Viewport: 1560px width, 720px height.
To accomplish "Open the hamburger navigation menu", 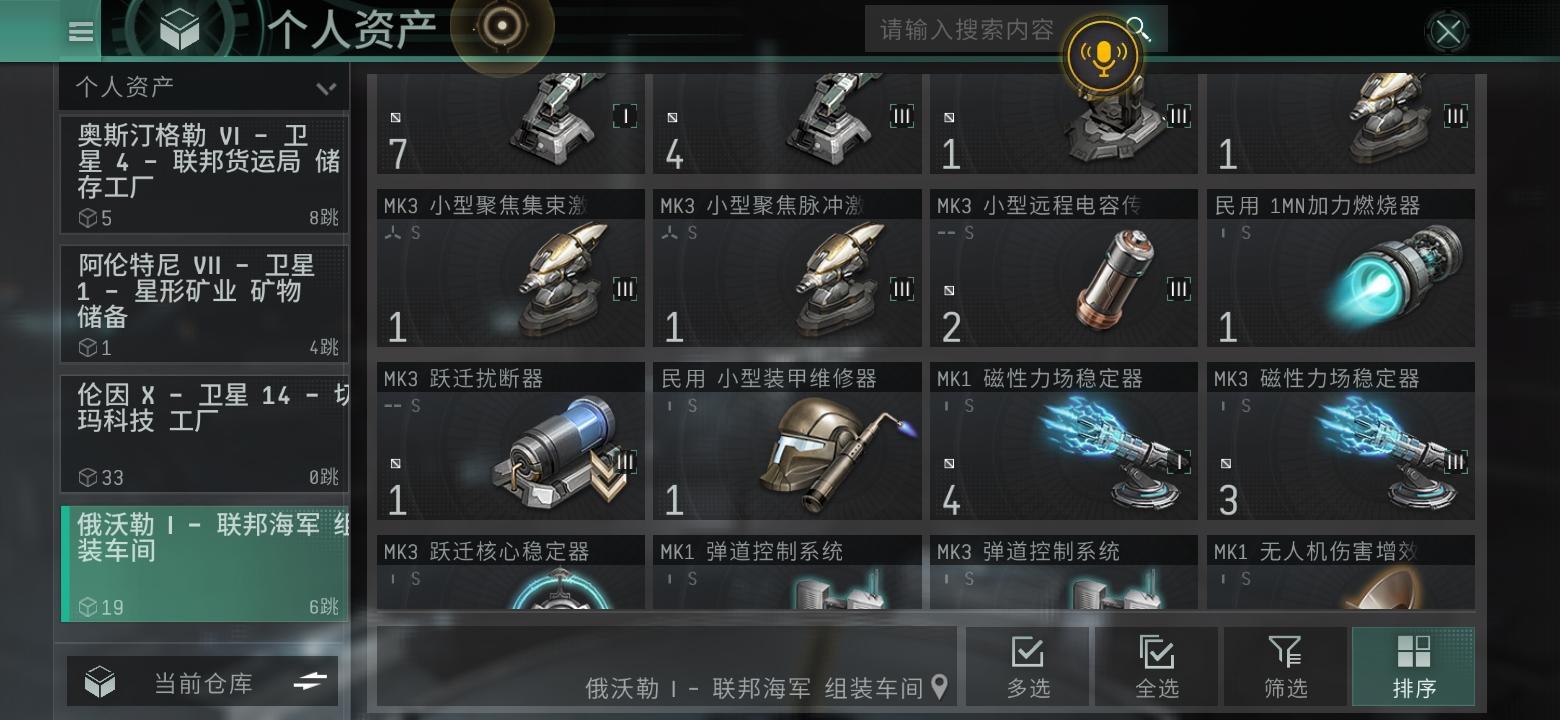I will [x=80, y=31].
